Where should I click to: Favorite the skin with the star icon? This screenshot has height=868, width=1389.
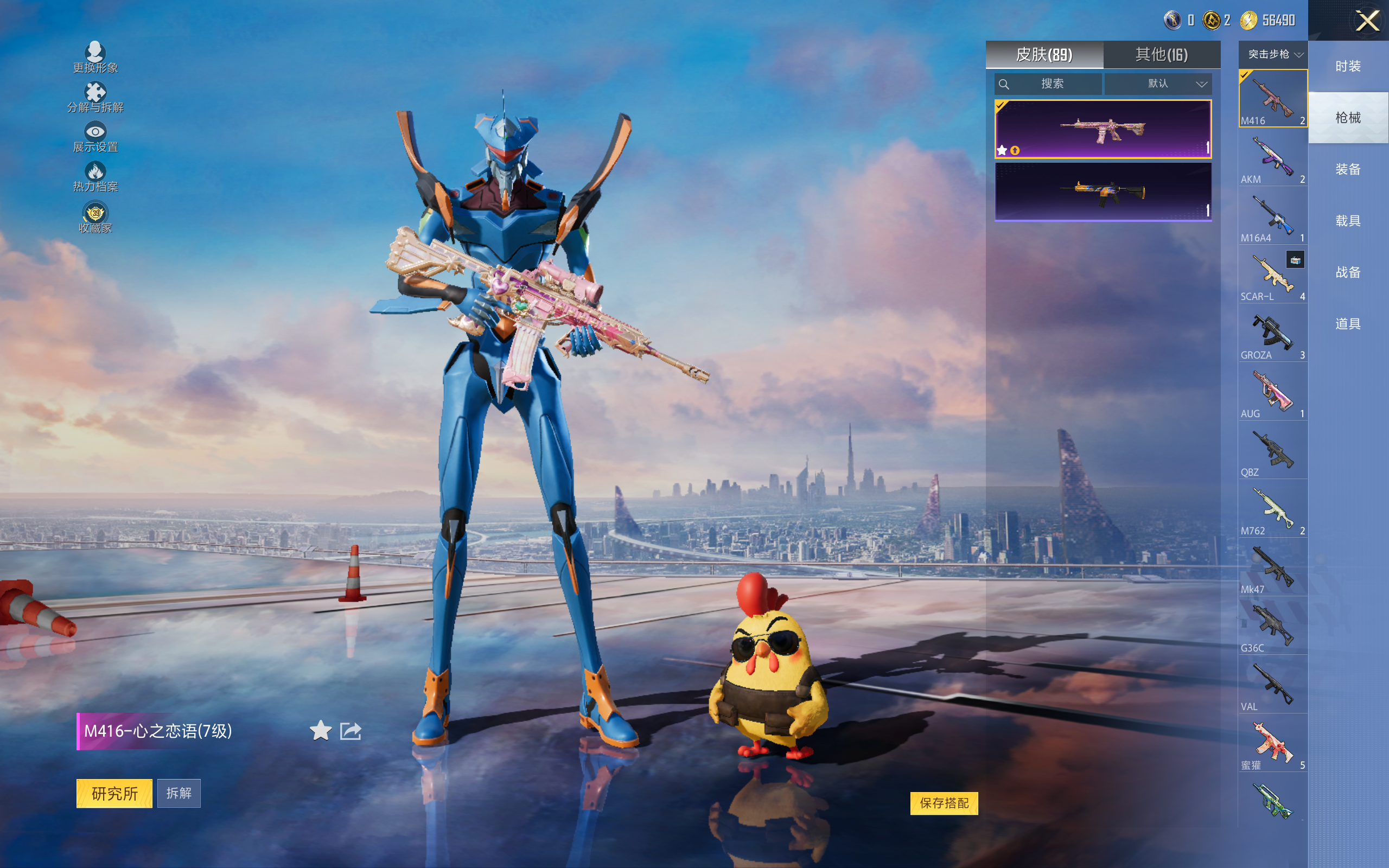pos(320,731)
